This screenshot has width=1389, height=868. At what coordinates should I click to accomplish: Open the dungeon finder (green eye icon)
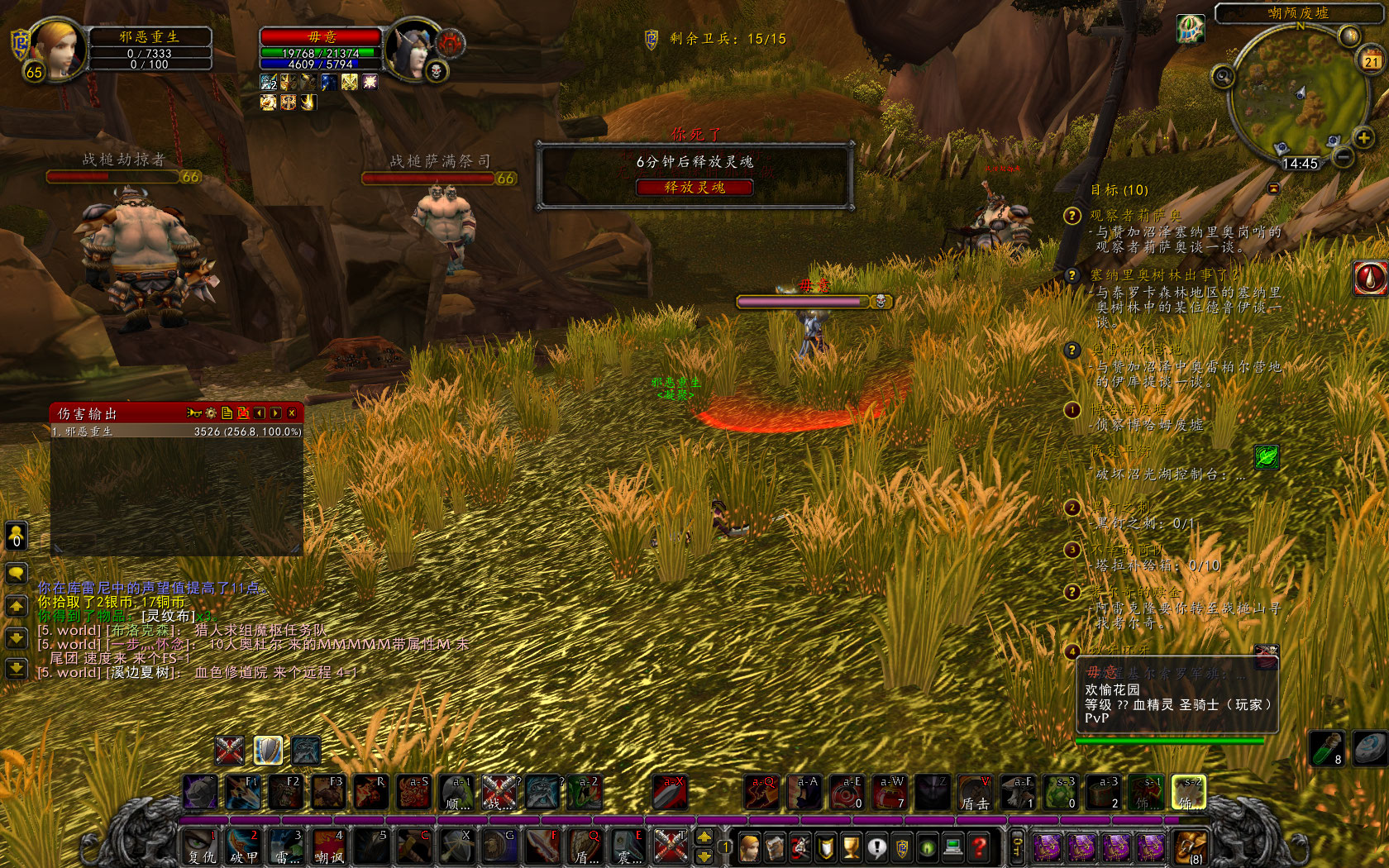tap(927, 847)
